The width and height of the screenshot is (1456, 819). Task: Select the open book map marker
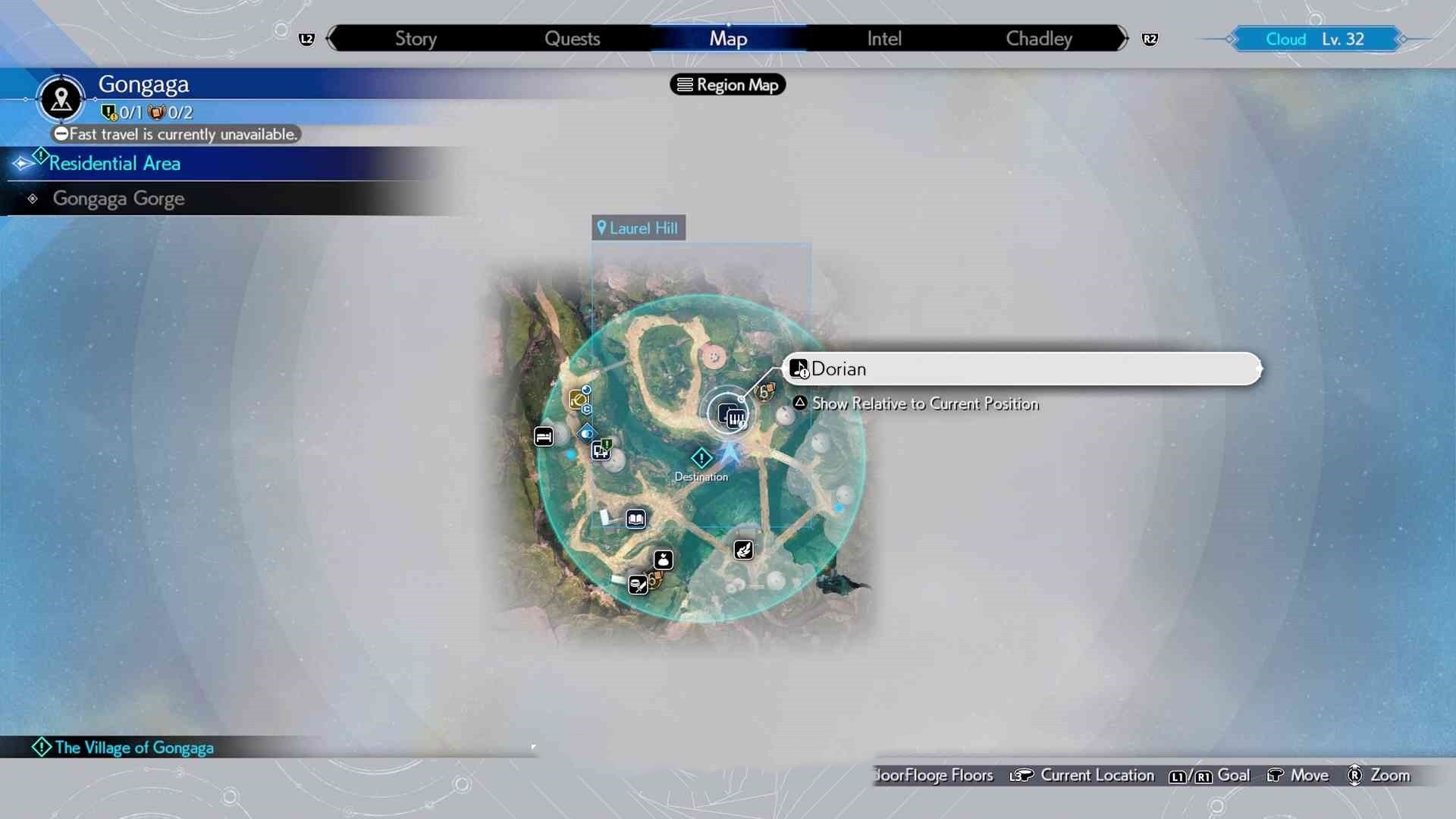point(635,519)
